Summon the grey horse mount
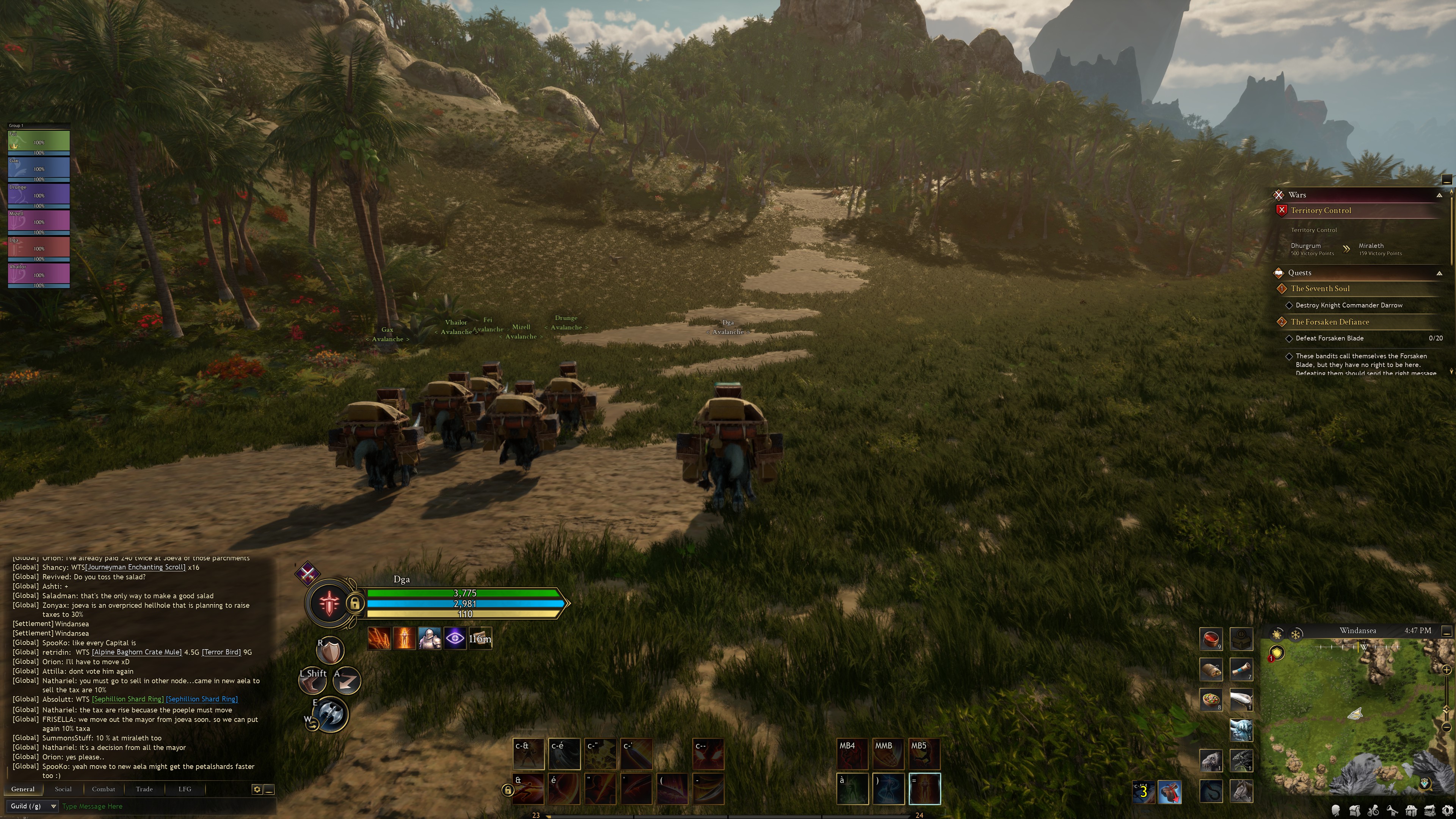Screen dimensions: 1456x819 click(1241, 791)
